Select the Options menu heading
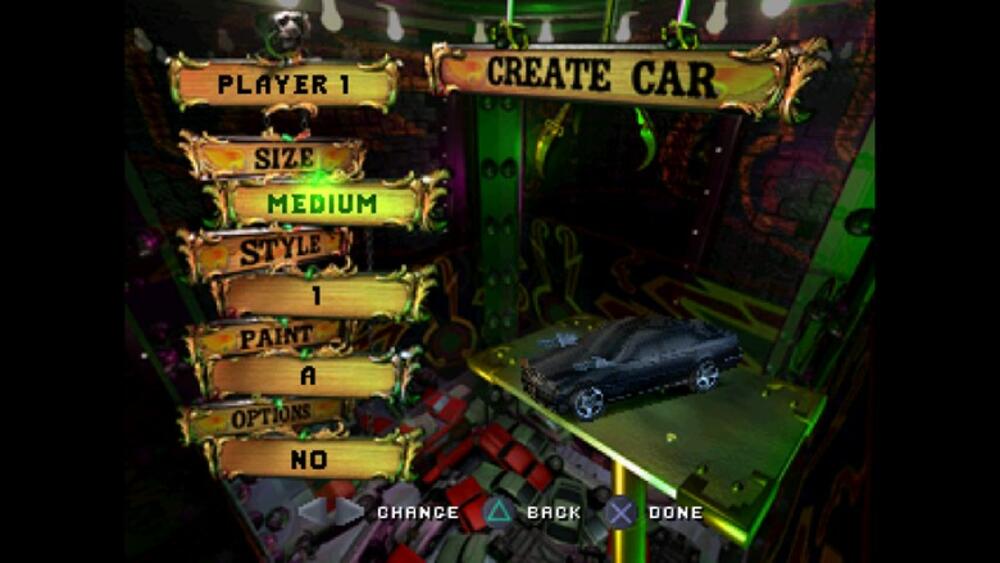The height and width of the screenshot is (563, 1000). click(272, 418)
